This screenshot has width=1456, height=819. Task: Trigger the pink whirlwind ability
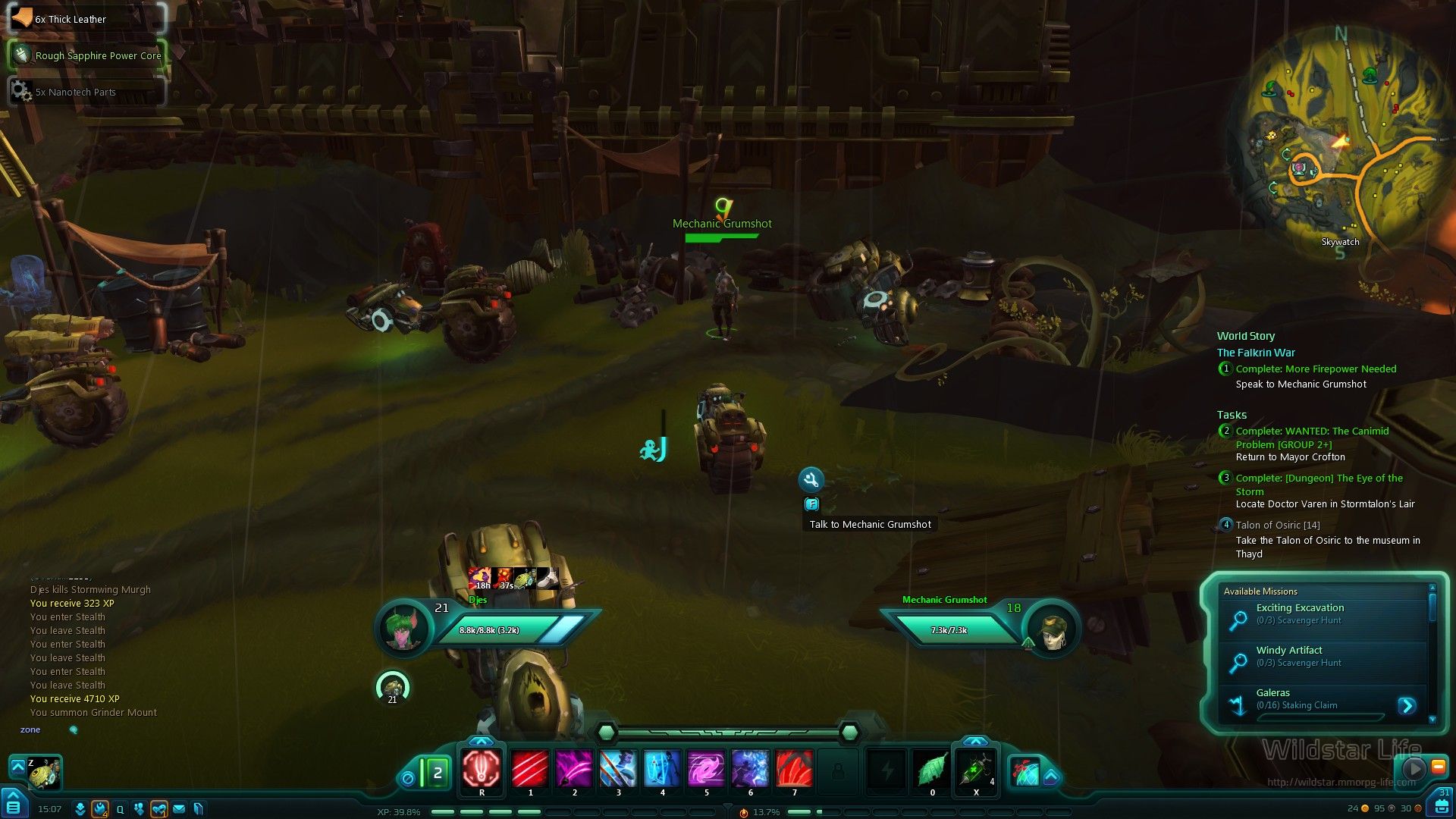coord(706,770)
